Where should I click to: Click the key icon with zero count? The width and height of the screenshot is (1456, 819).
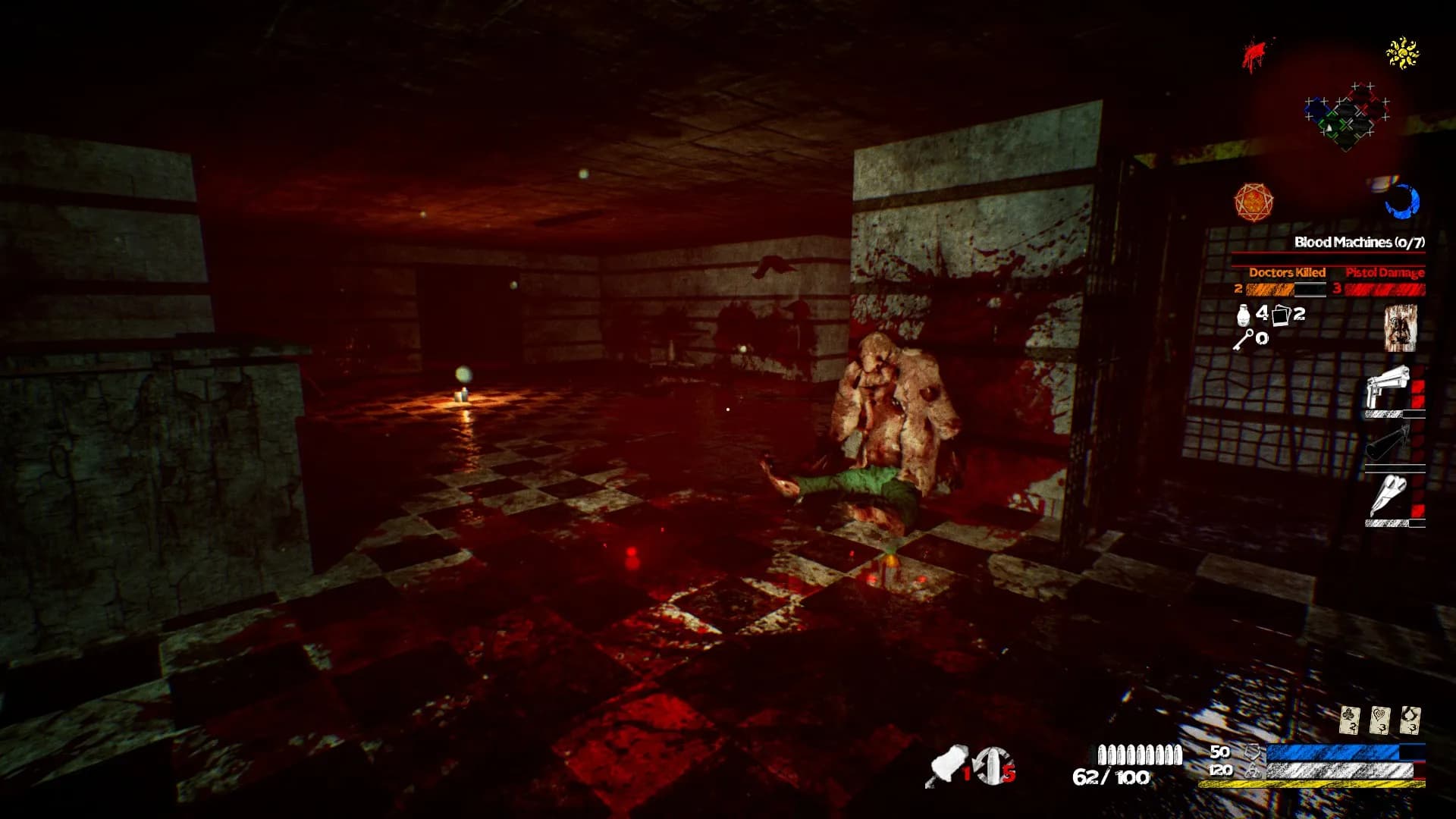1248,338
